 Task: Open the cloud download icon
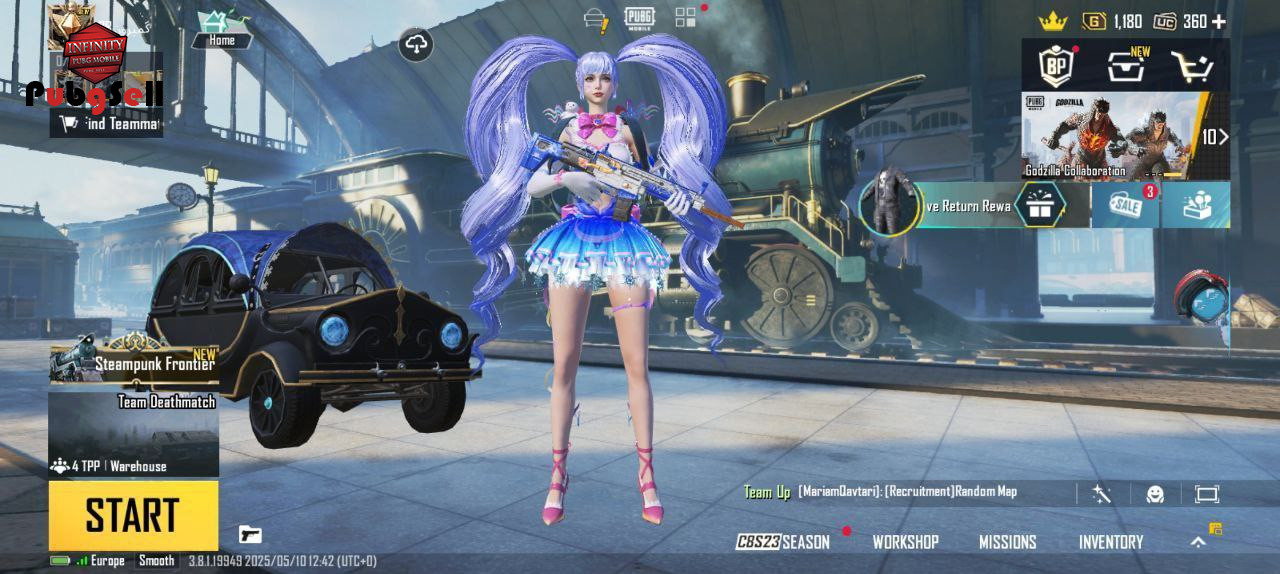click(x=416, y=44)
